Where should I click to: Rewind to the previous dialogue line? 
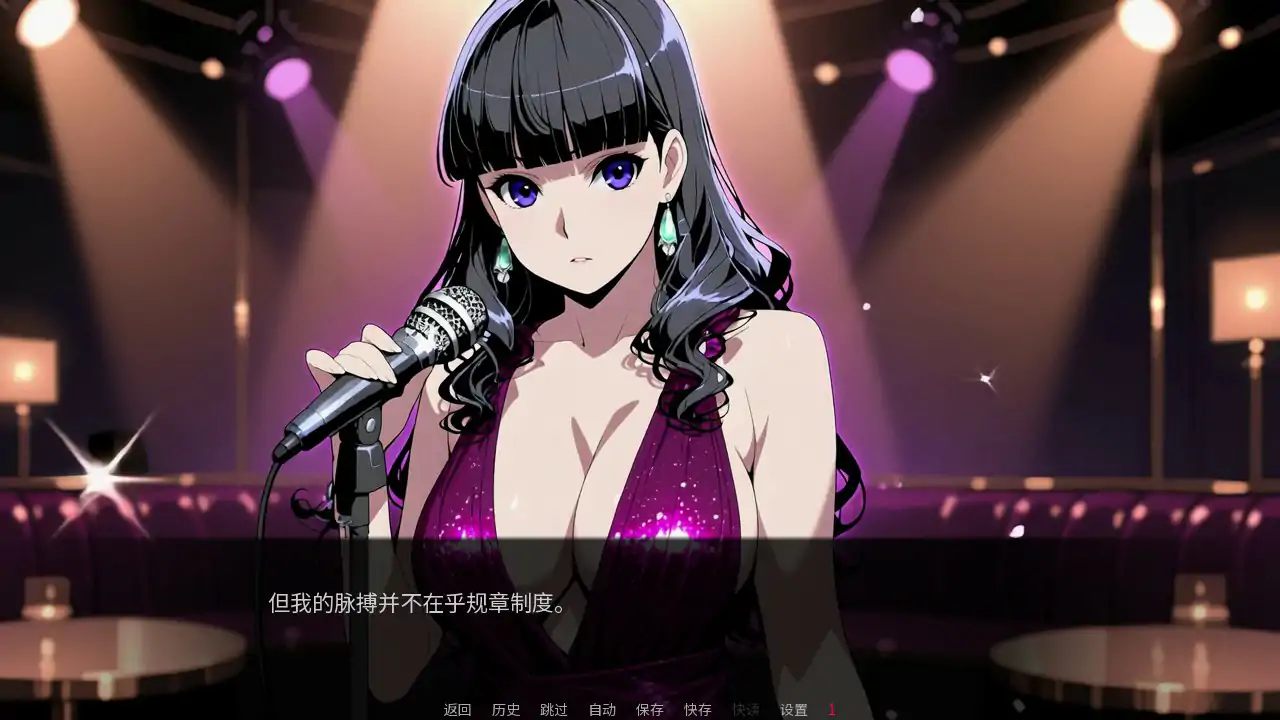(457, 710)
